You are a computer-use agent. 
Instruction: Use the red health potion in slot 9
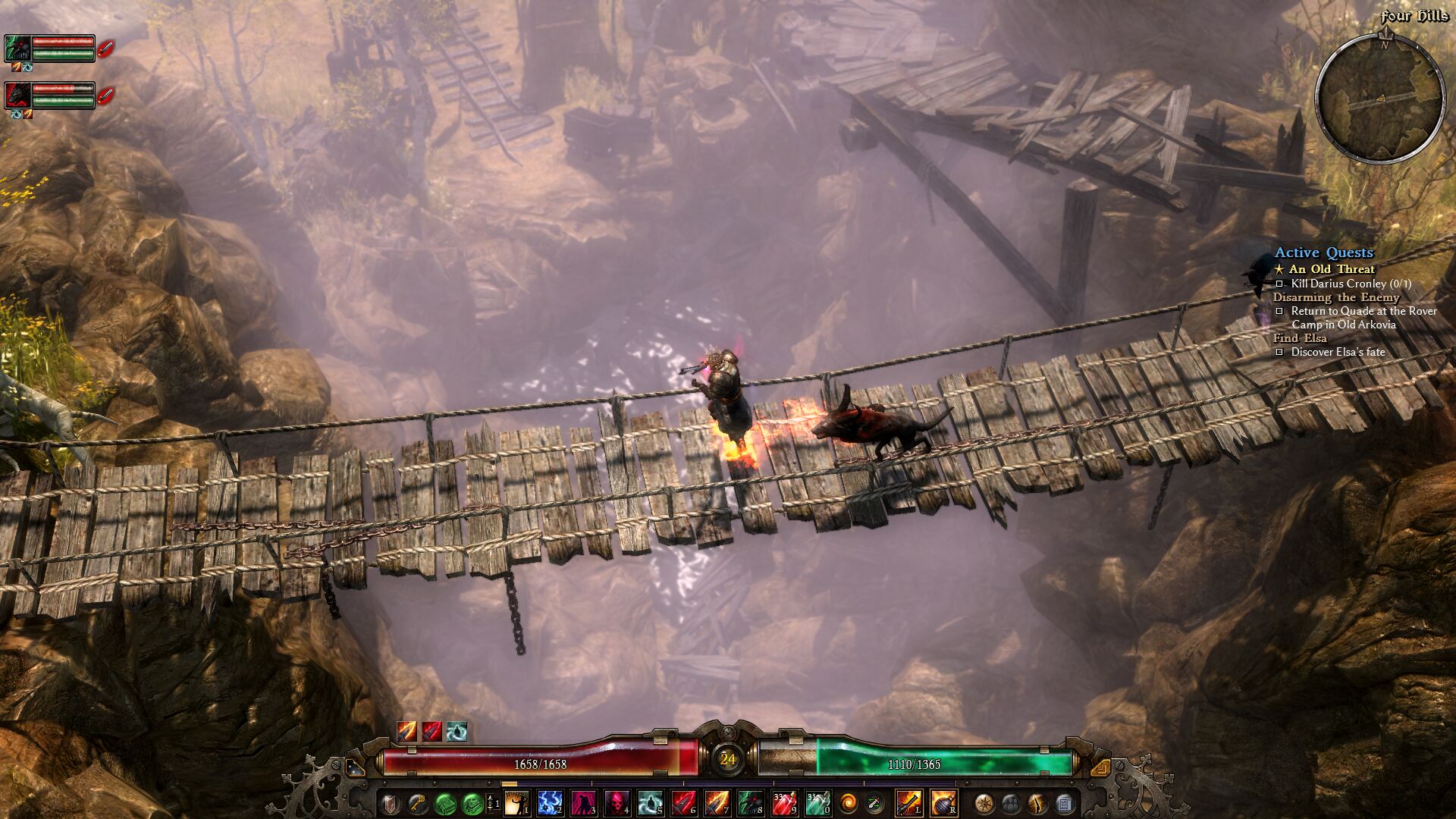tap(784, 802)
